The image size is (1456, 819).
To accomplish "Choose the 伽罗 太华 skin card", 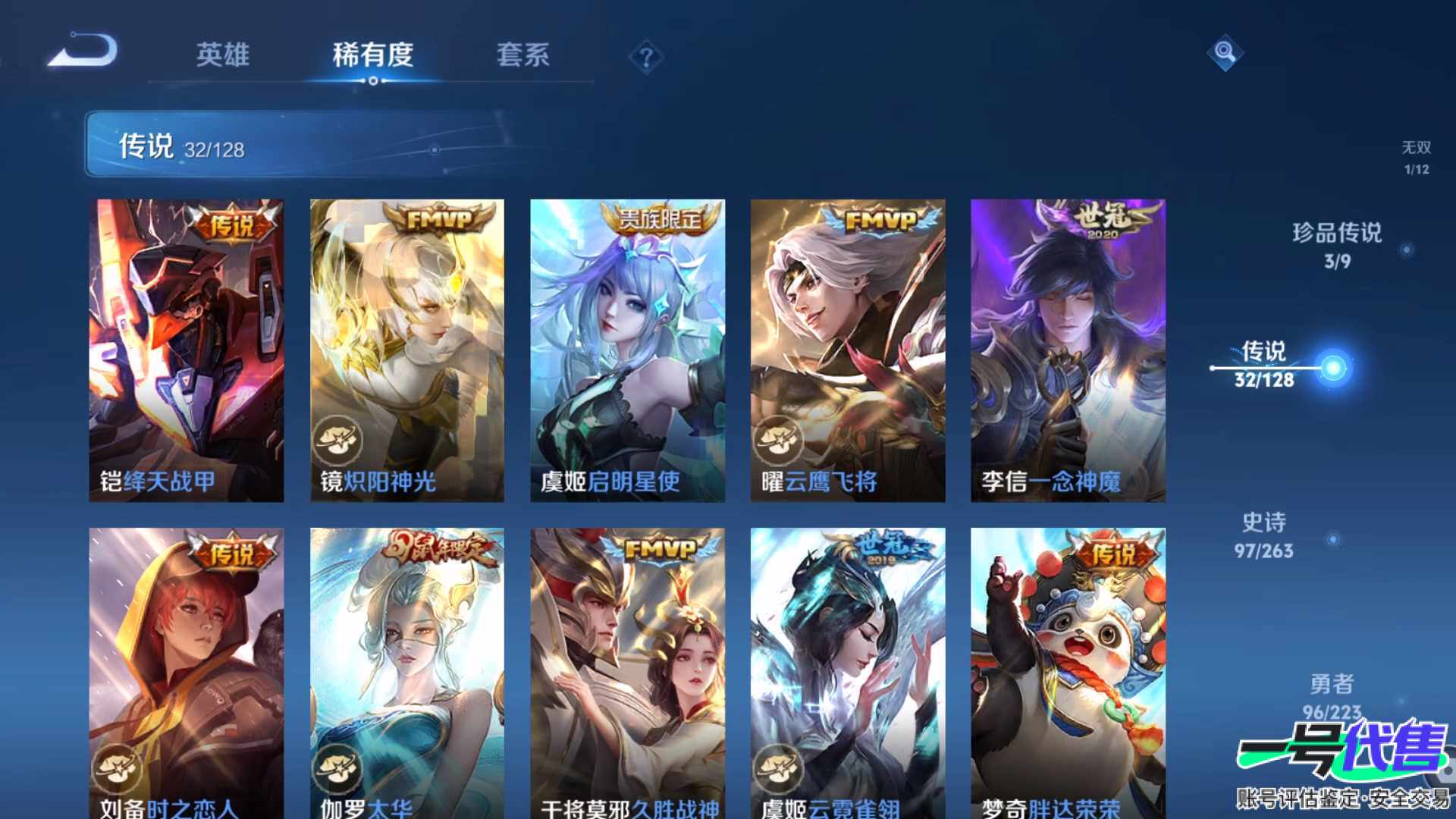I will pos(407,673).
